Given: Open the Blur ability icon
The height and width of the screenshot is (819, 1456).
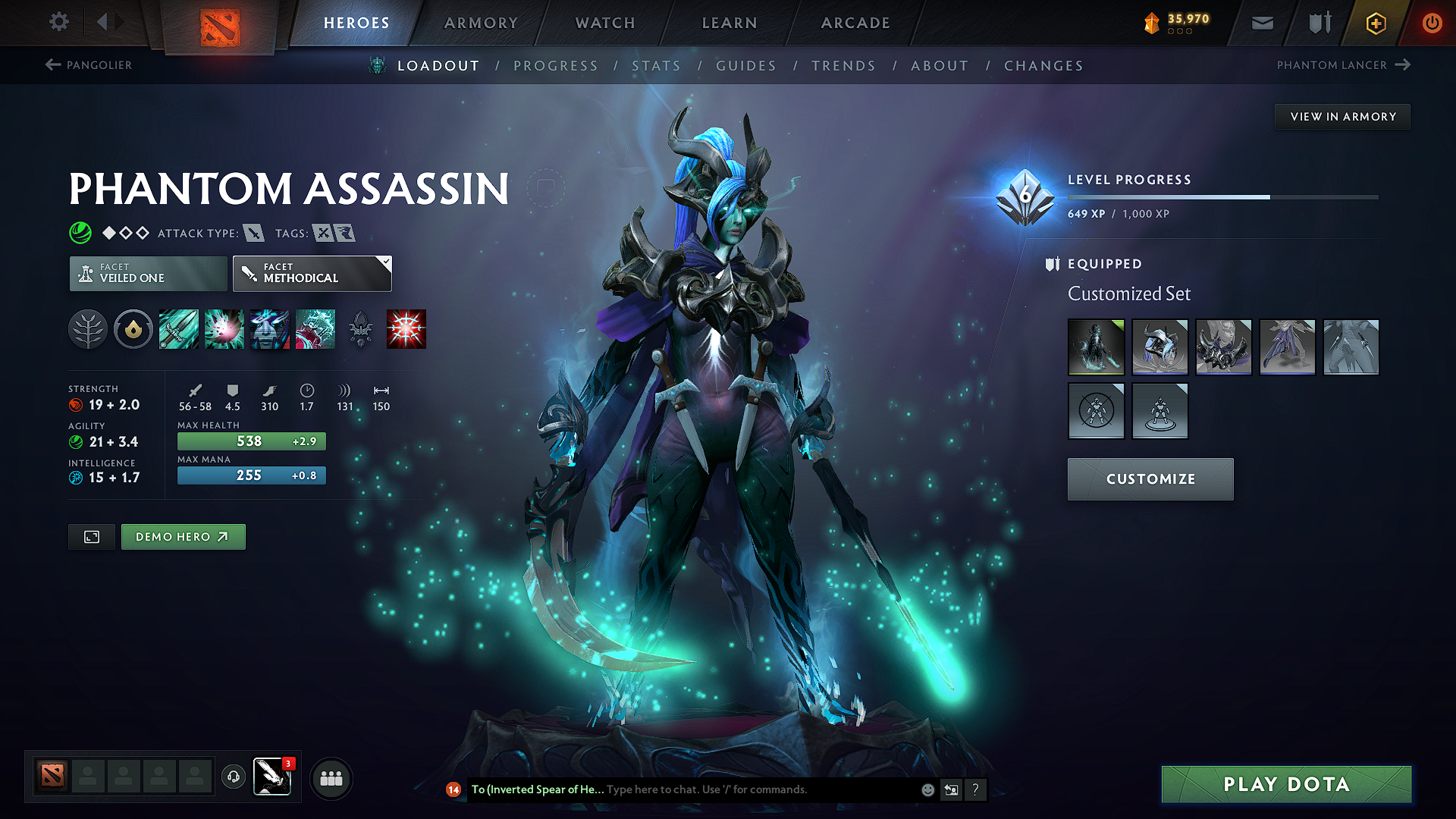Looking at the screenshot, I should (x=270, y=329).
